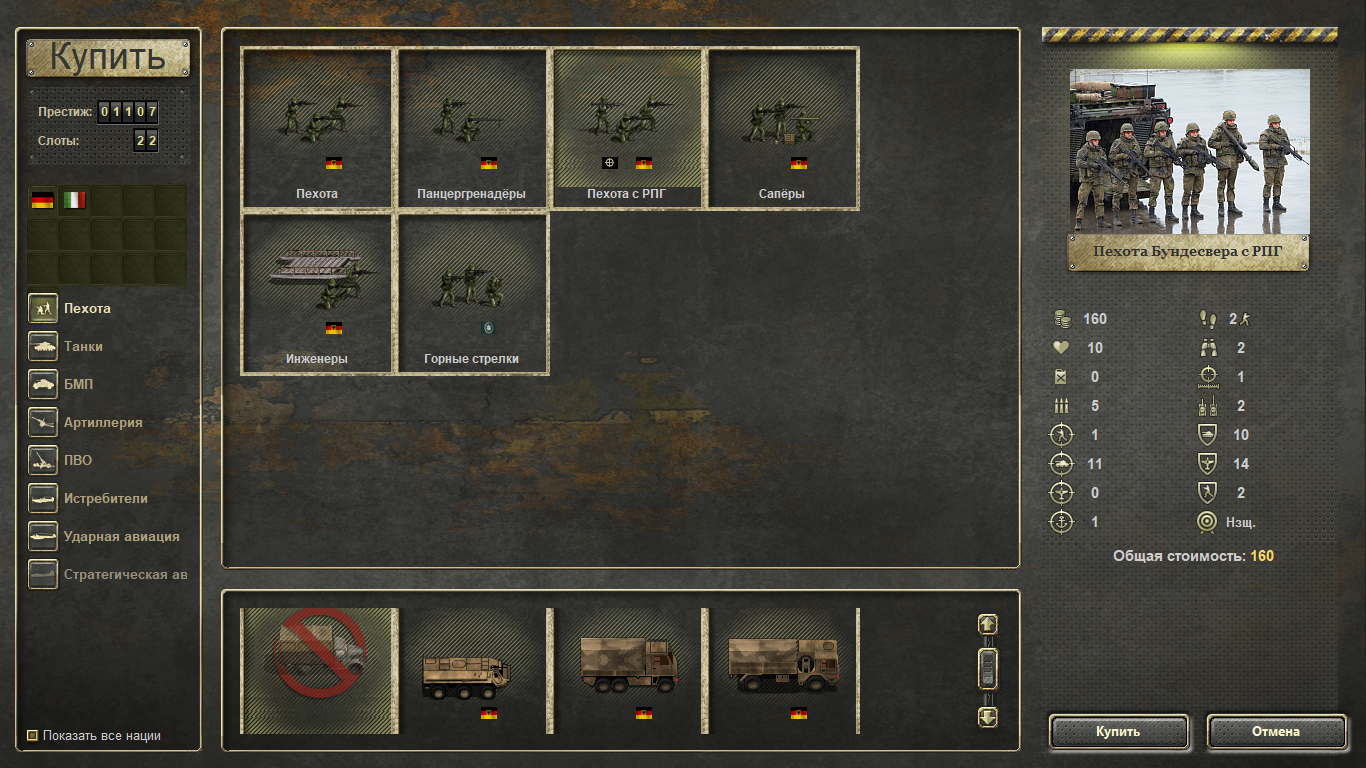Image resolution: width=1366 pixels, height=768 pixels.
Task: Pick the Пехота с РПГ unit card
Action: [x=627, y=128]
